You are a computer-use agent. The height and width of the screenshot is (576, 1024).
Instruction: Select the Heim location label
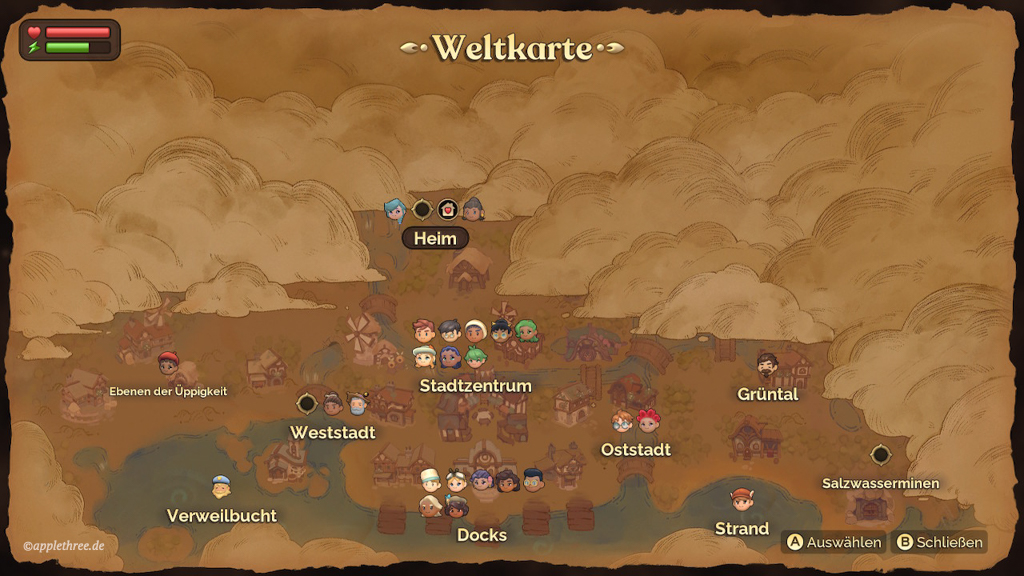coord(435,238)
